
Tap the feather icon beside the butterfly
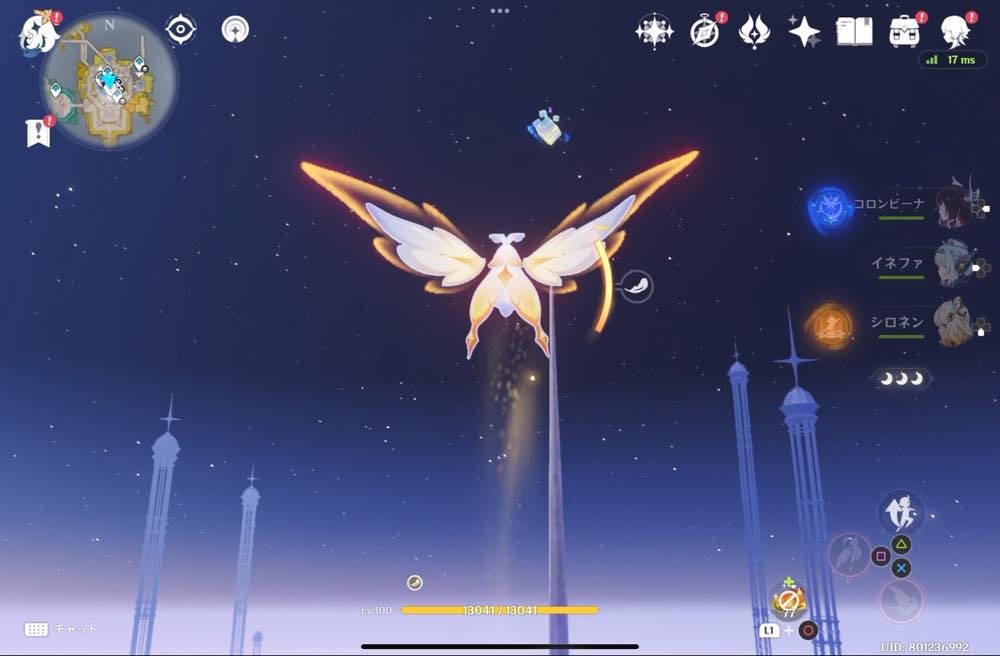[636, 287]
